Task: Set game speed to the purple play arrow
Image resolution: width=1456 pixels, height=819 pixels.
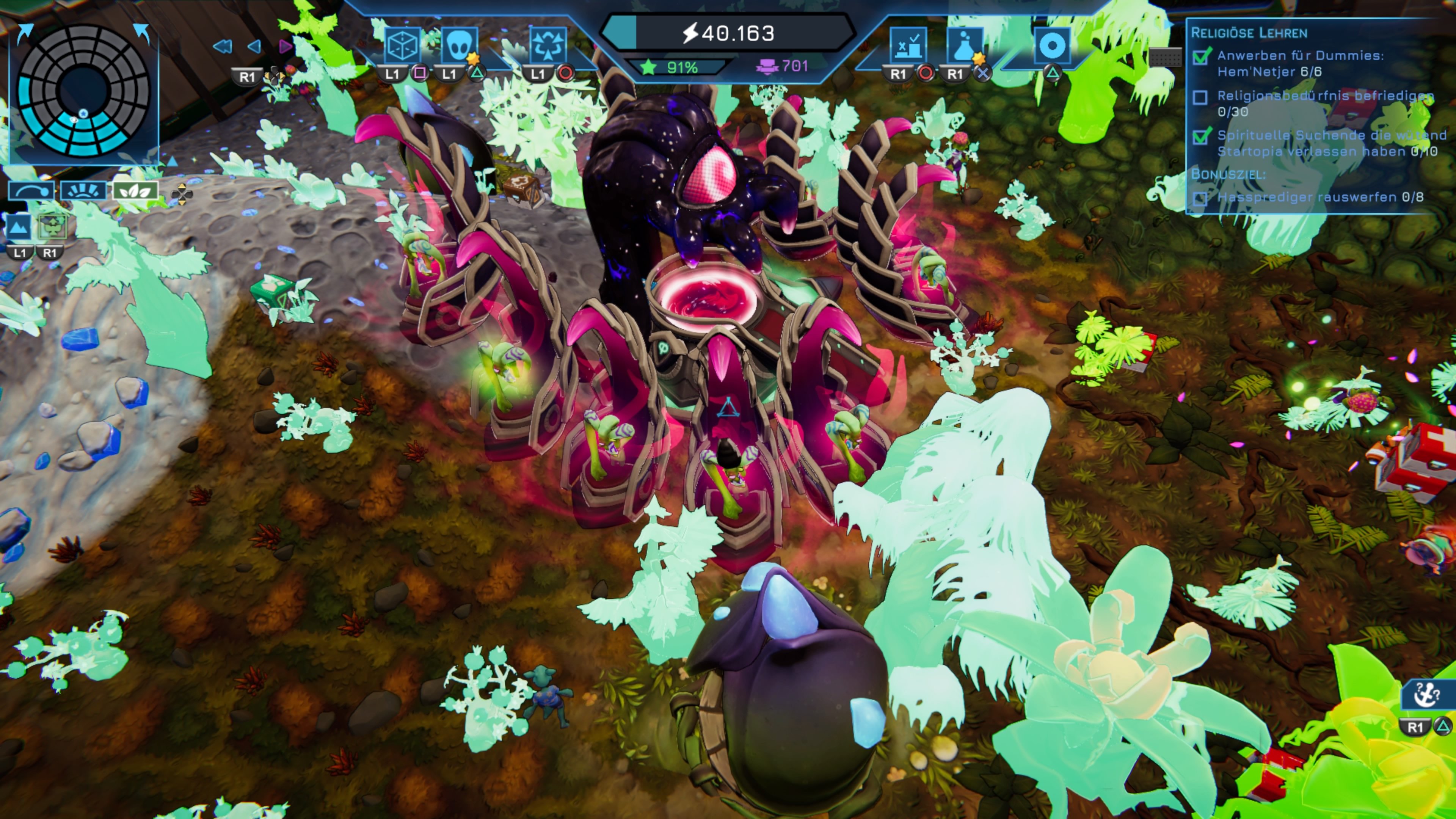Action: point(286,46)
